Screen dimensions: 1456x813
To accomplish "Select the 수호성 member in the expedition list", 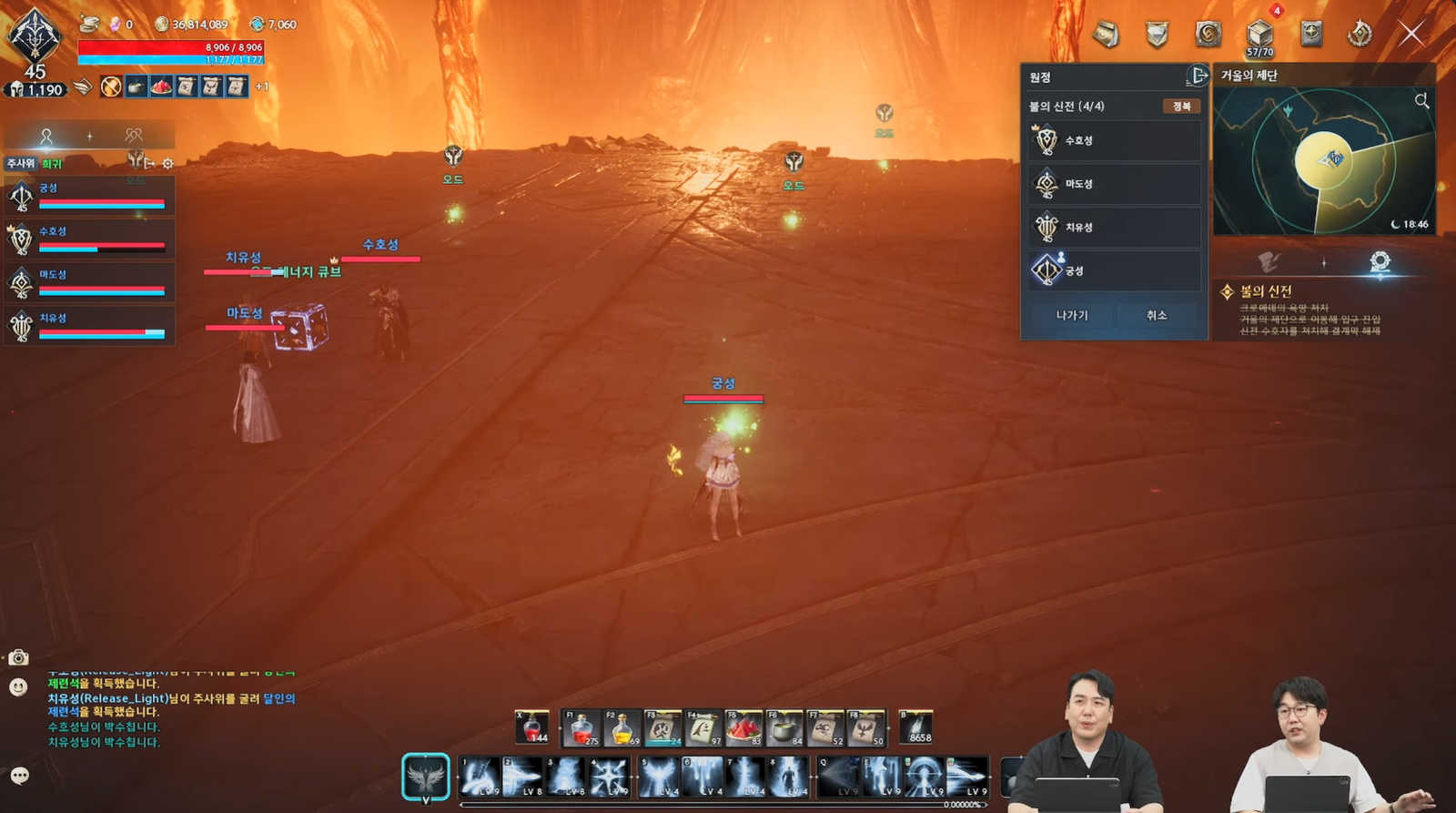I will 1114,139.
